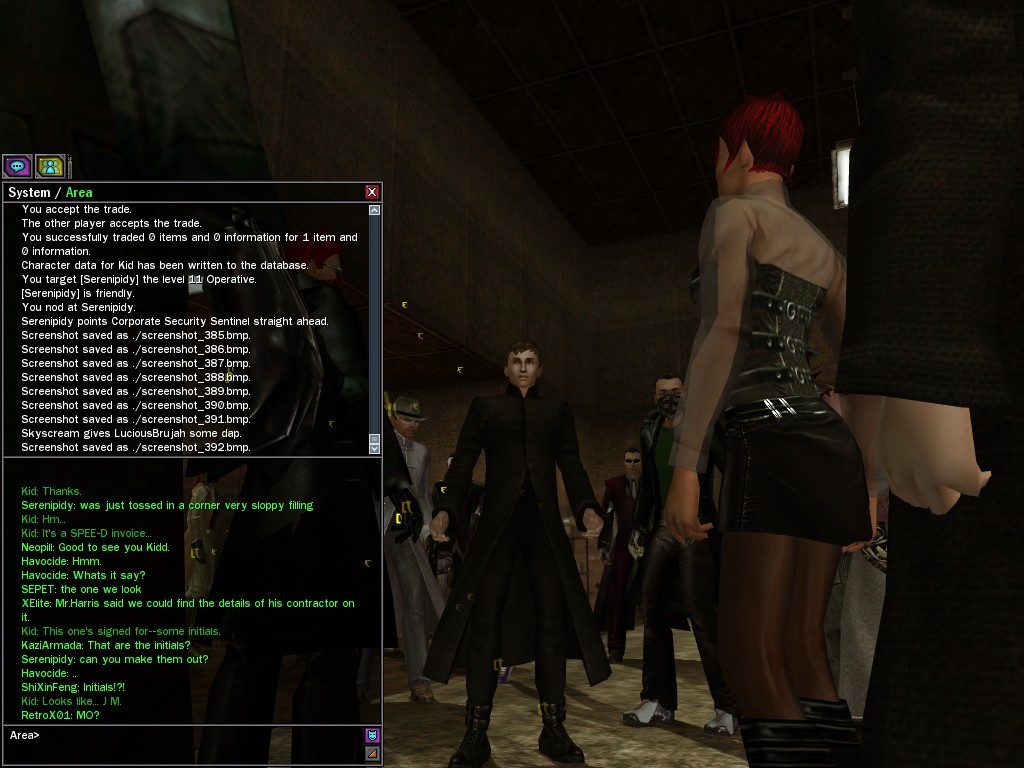Click the orange triangle chat resize button

click(x=372, y=752)
